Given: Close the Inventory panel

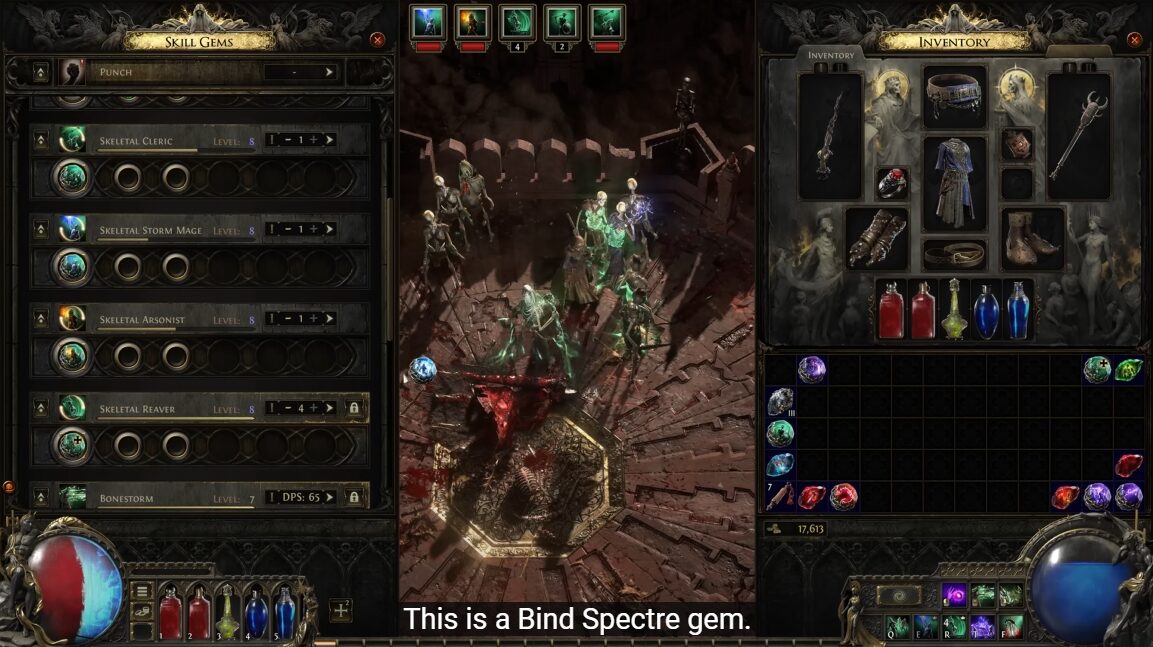Looking at the screenshot, I should [1134, 40].
